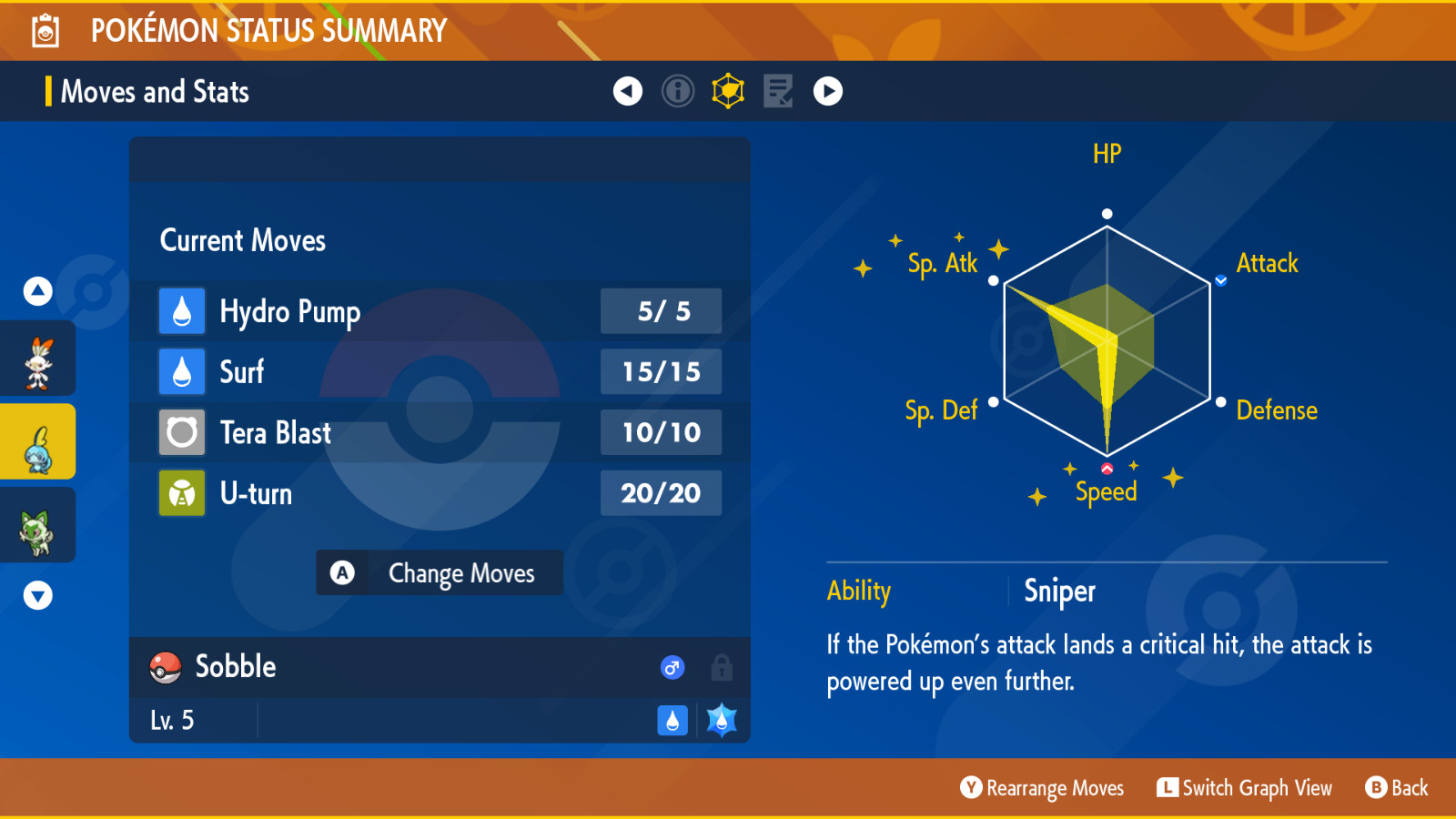Switch to the info page tab

(678, 91)
